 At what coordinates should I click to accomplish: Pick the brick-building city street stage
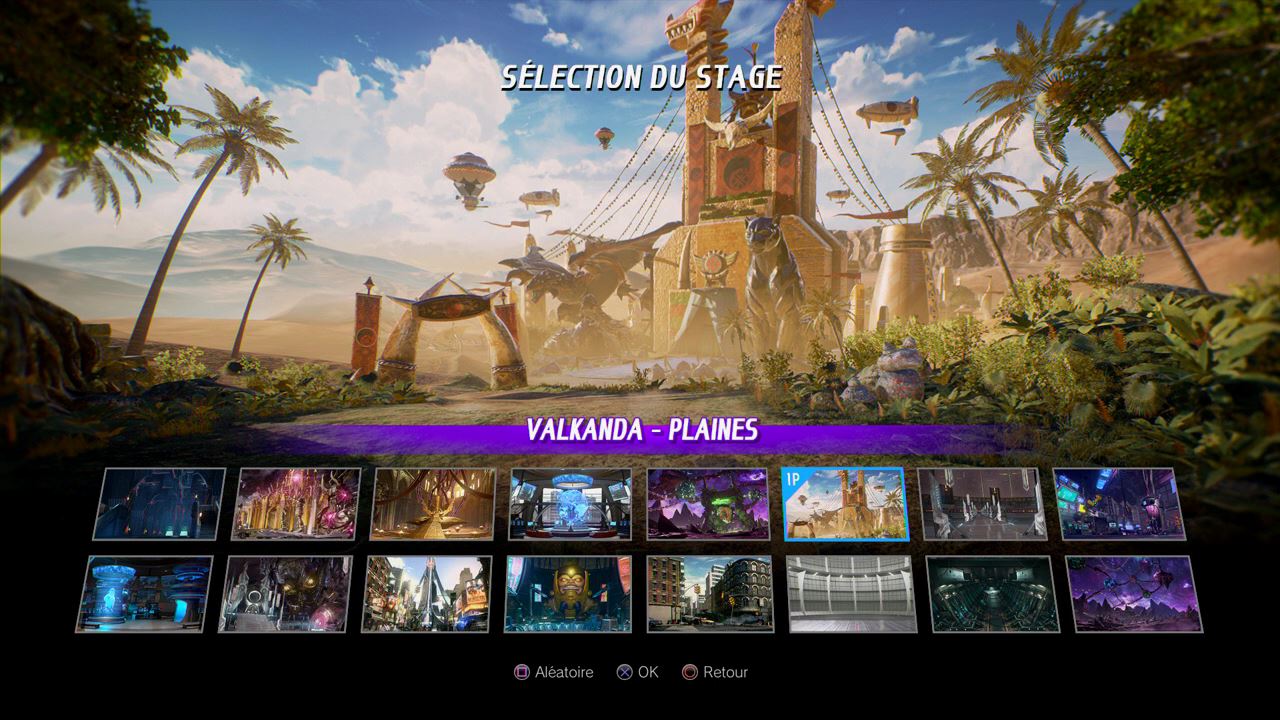[x=710, y=594]
